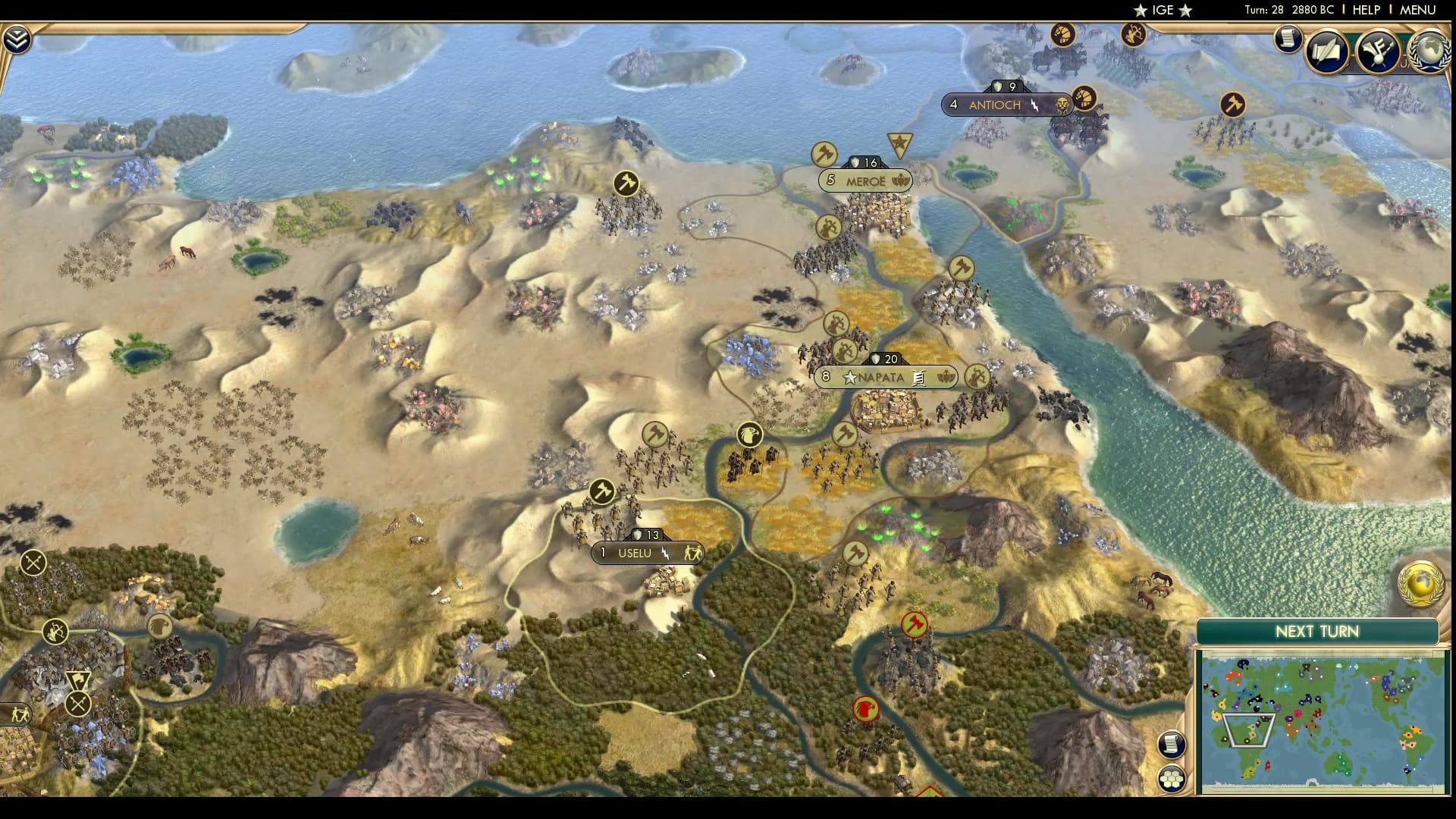The height and width of the screenshot is (819, 1456).
Task: Click the lightning bolt icon on Antioch's banner
Action: point(1034,105)
